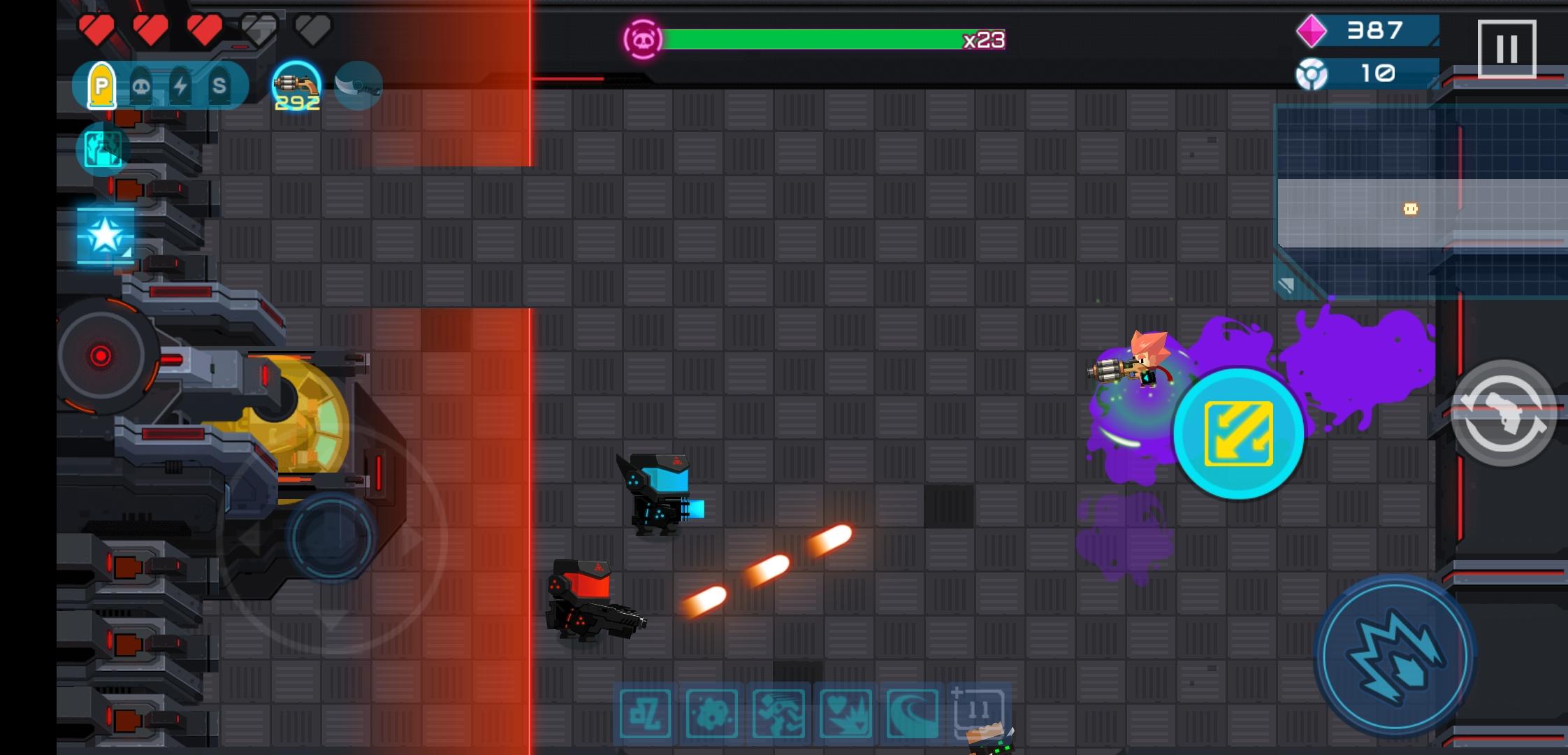Select the skull poison ammo type

pos(142,85)
